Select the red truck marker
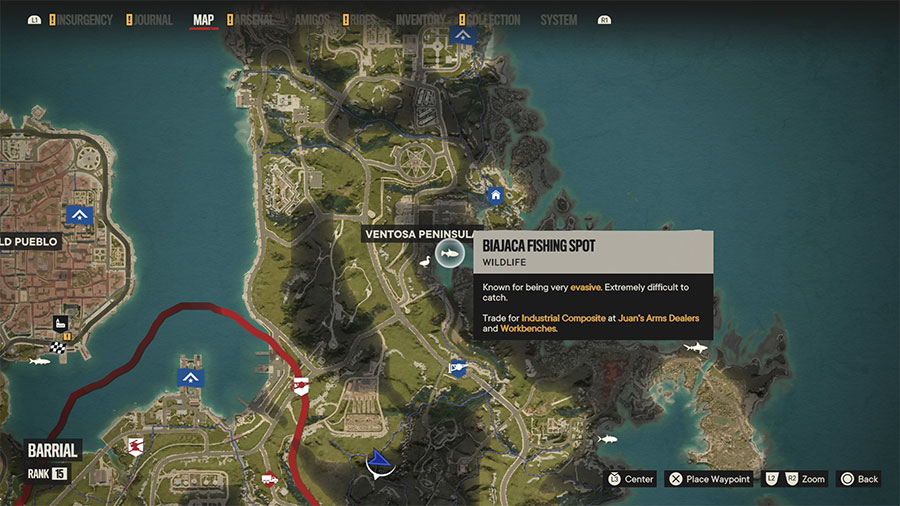This screenshot has height=506, width=900. [x=268, y=479]
